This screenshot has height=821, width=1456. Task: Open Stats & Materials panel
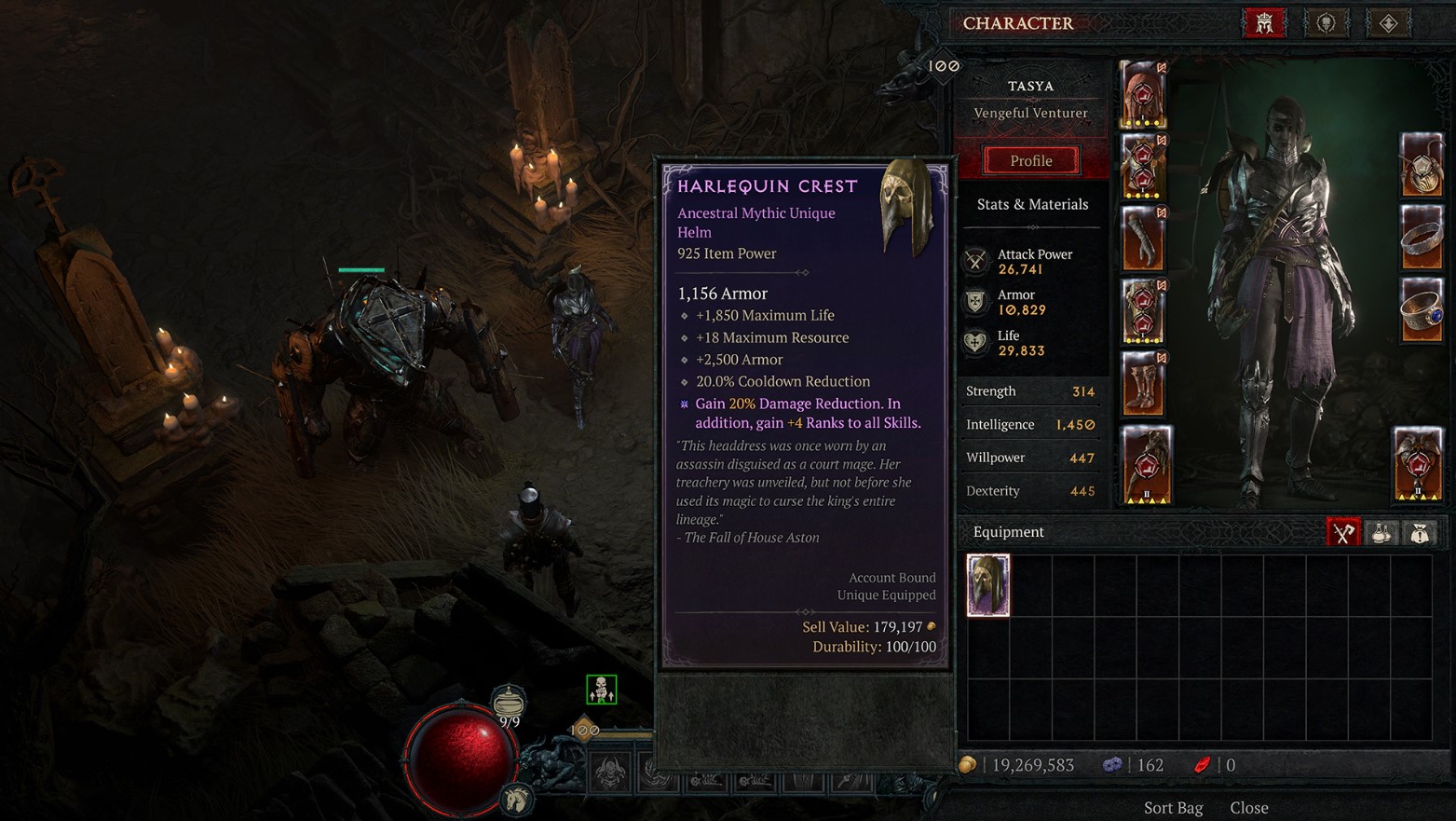click(1032, 204)
